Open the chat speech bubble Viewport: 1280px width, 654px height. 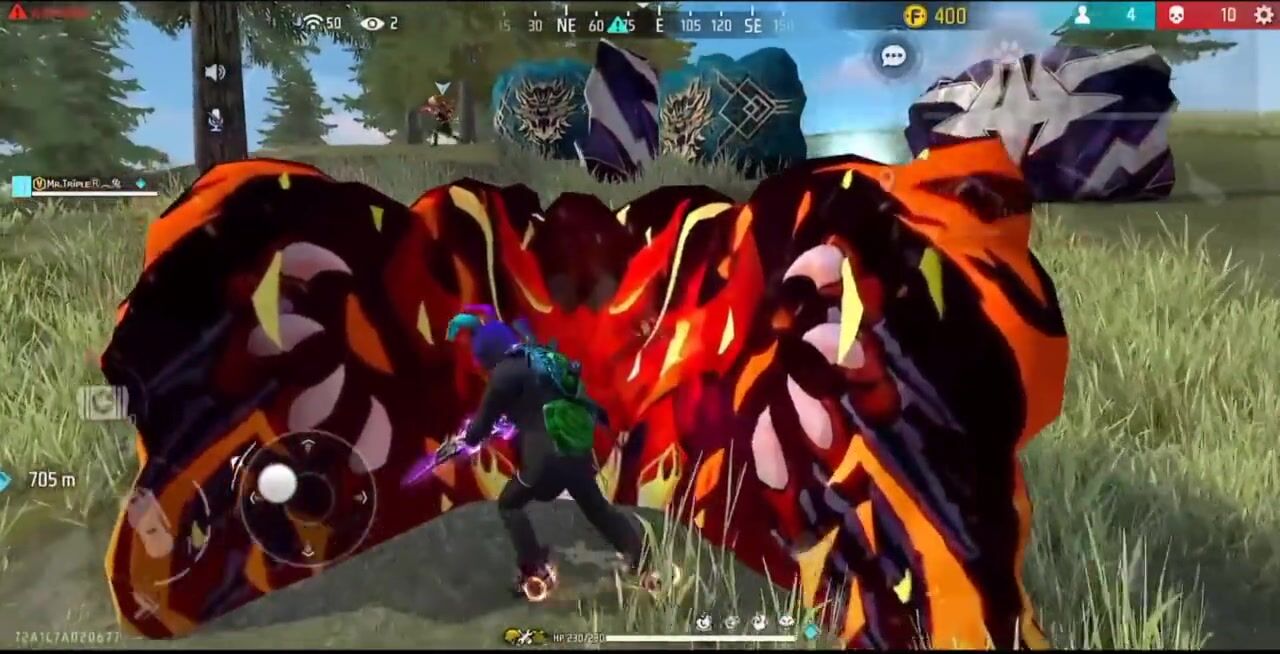pos(893,57)
